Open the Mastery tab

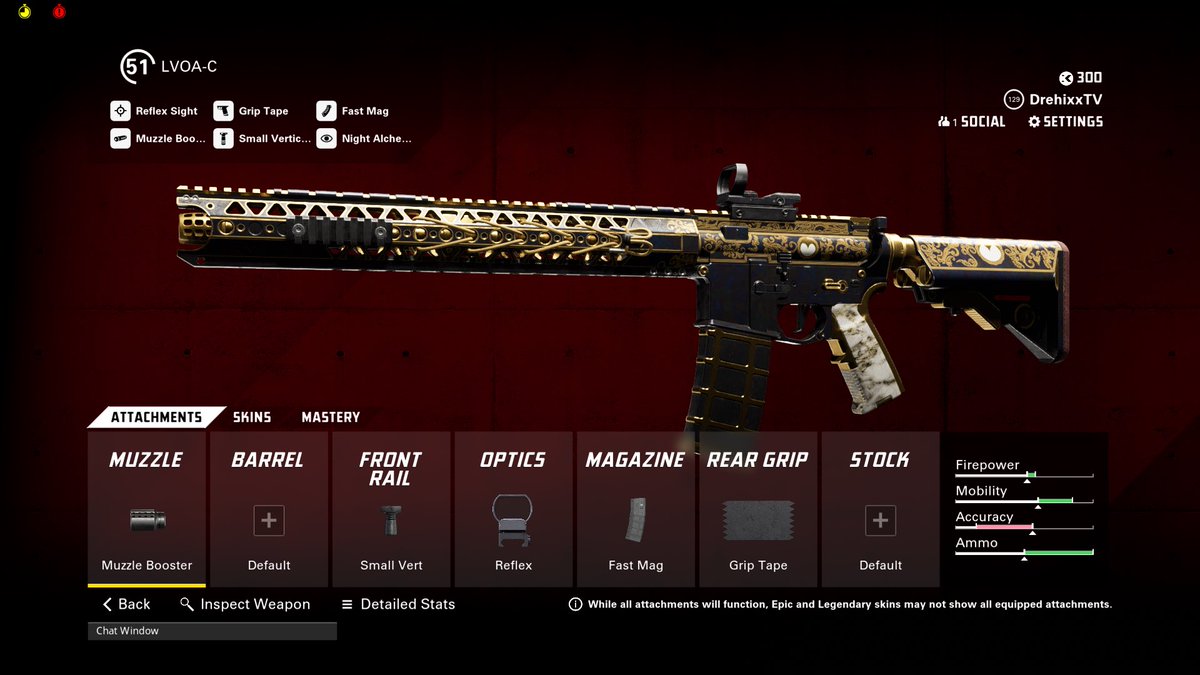pos(330,417)
